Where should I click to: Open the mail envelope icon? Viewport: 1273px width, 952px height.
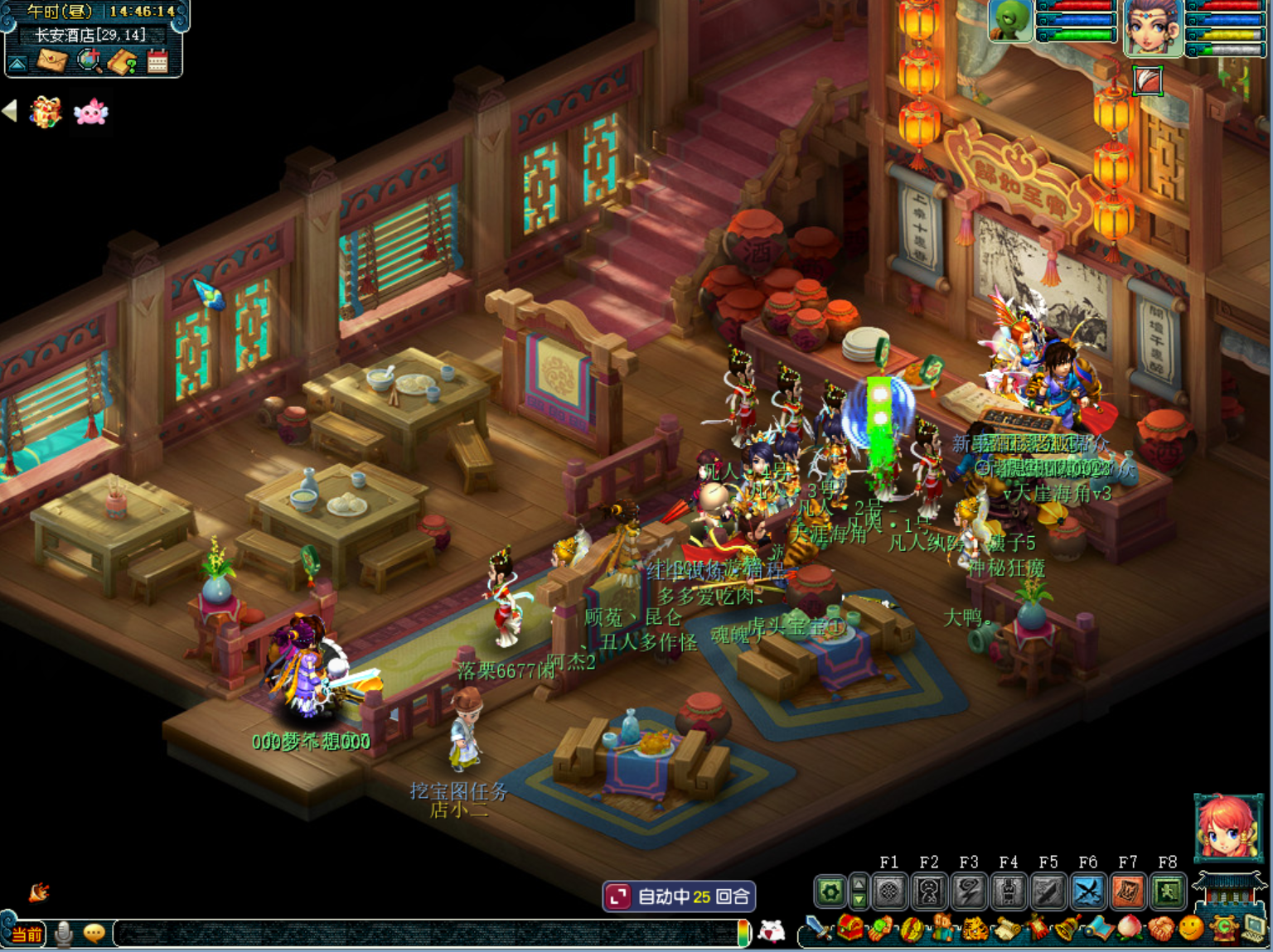(x=52, y=61)
